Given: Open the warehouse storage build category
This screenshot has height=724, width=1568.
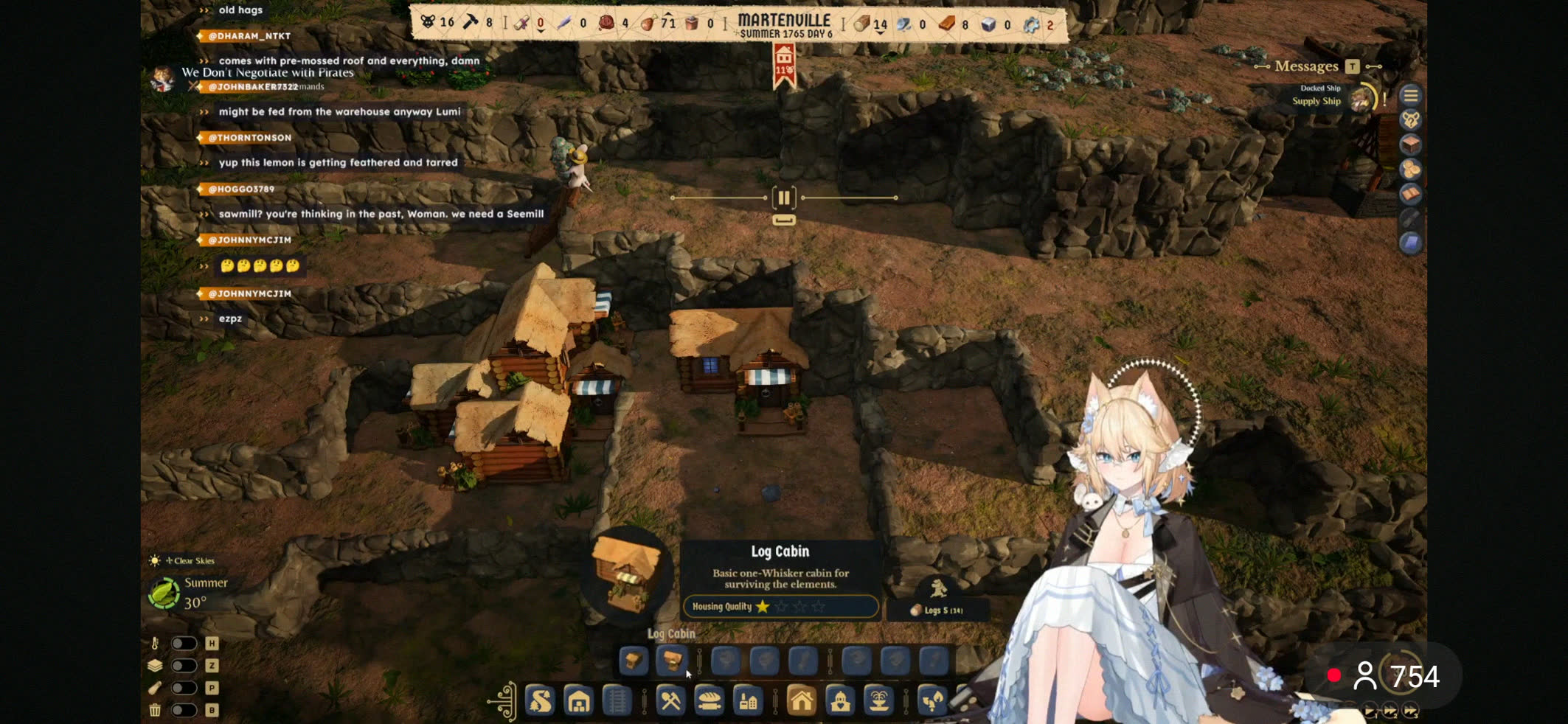Looking at the screenshot, I should 579,700.
